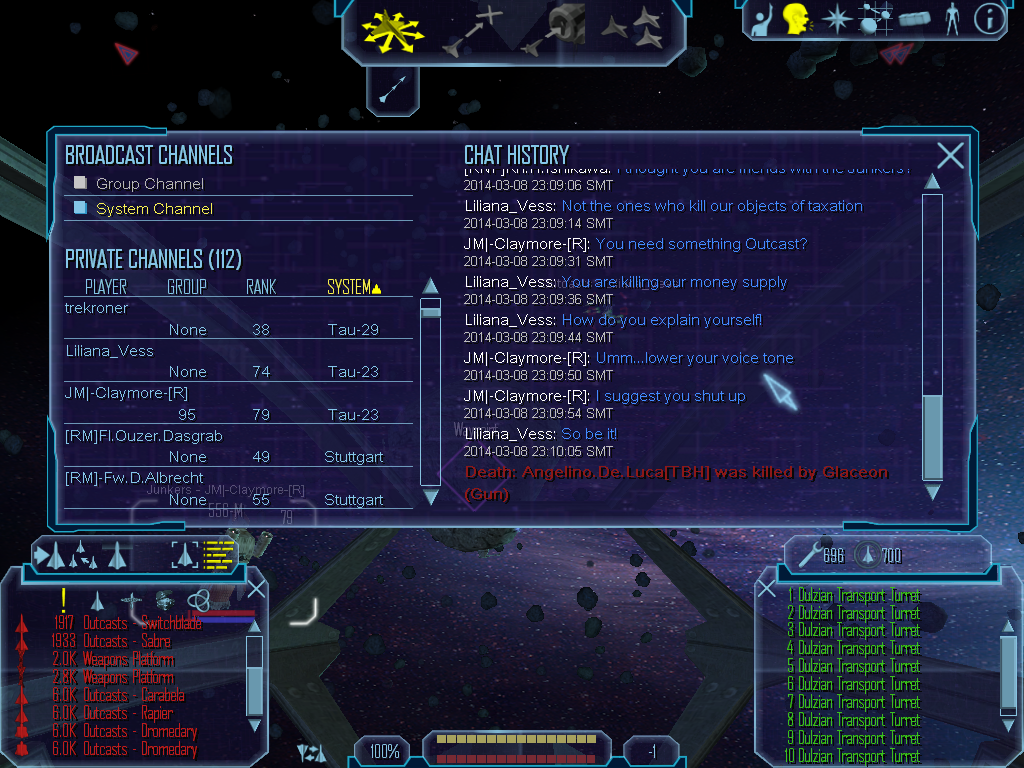The height and width of the screenshot is (768, 1024).
Task: Activate the Free Flight maneuver icon
Action: click(x=392, y=30)
